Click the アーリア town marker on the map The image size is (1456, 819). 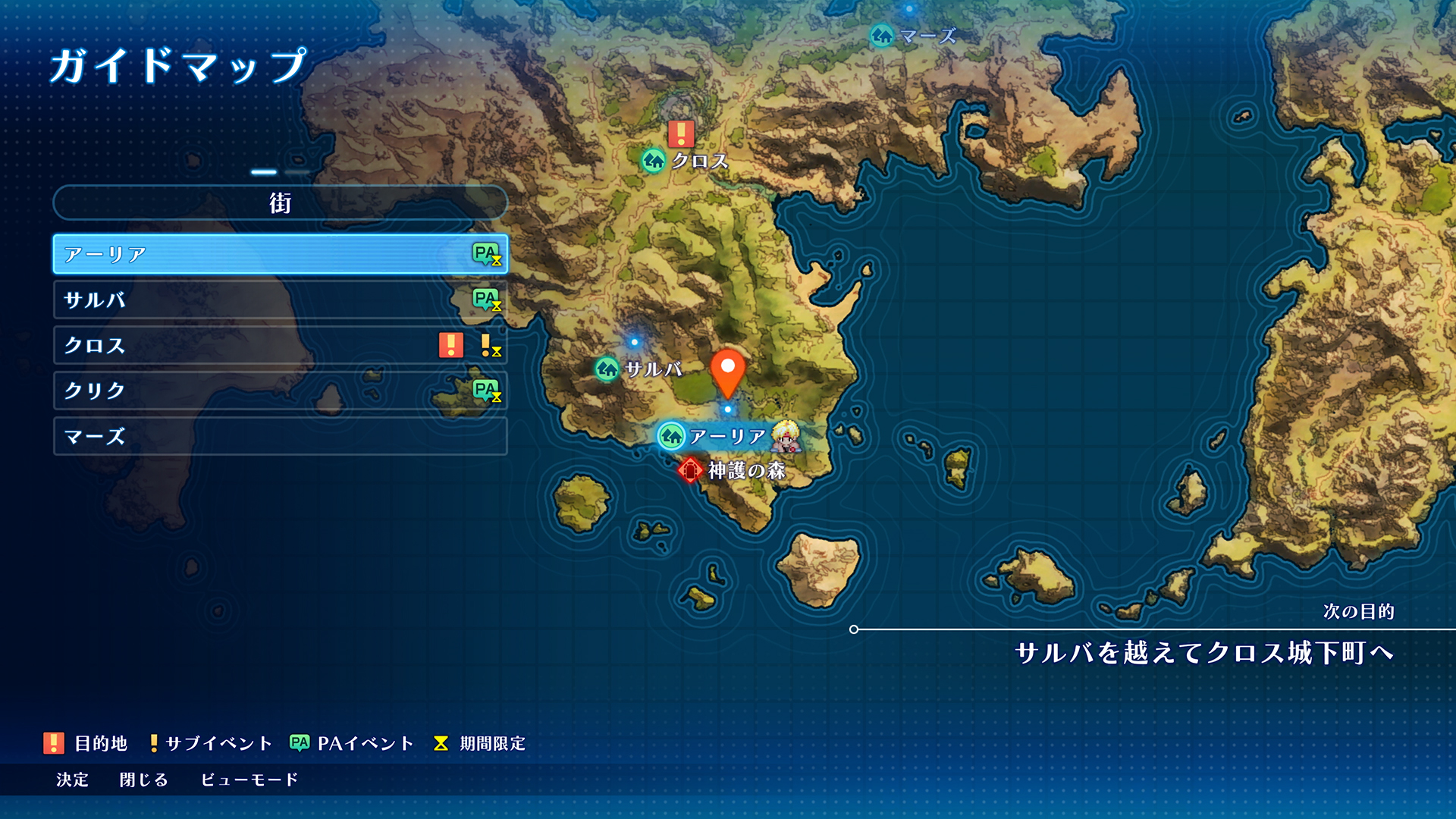point(671,436)
